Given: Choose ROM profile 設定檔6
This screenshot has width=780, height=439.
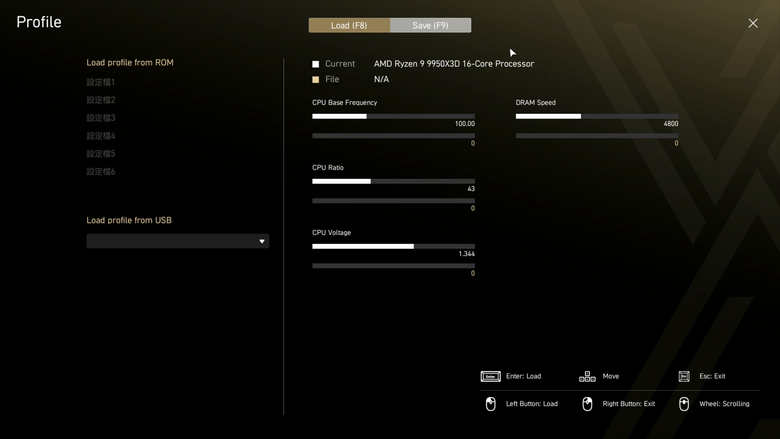Looking at the screenshot, I should tap(101, 172).
